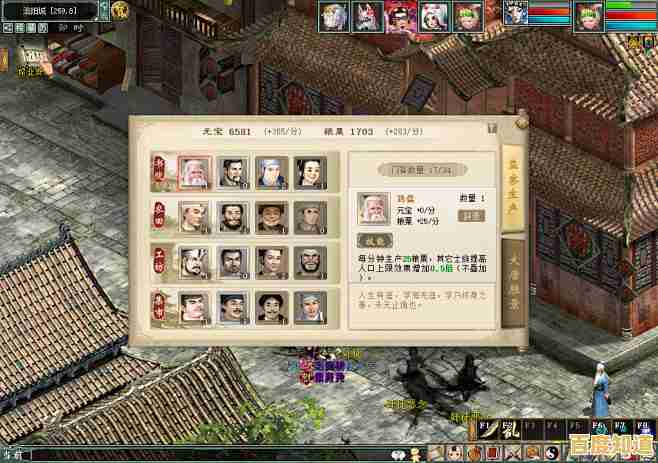Switch to the dark lower side tab
The height and width of the screenshot is (463, 658).
pyautogui.click(x=513, y=285)
